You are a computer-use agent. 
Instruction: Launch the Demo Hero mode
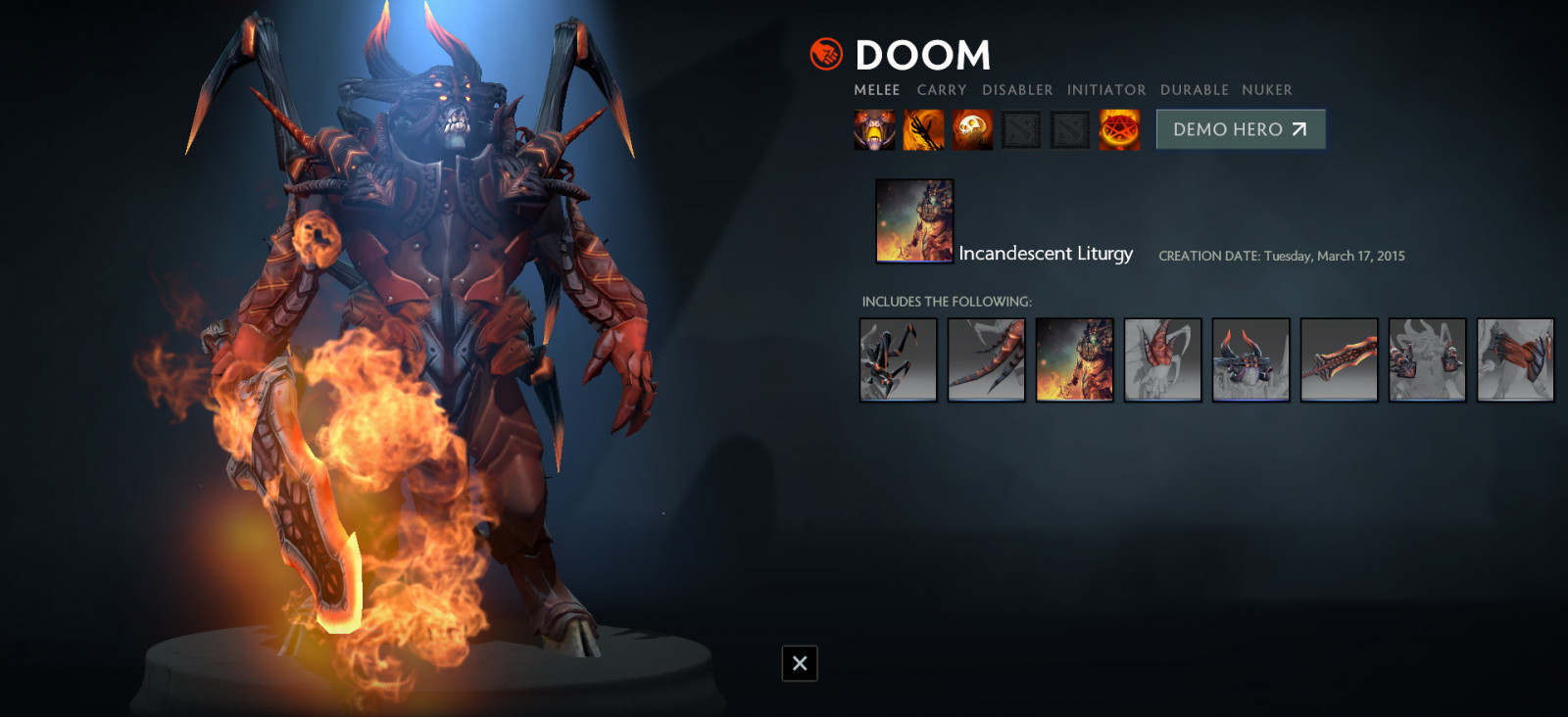[x=1240, y=129]
